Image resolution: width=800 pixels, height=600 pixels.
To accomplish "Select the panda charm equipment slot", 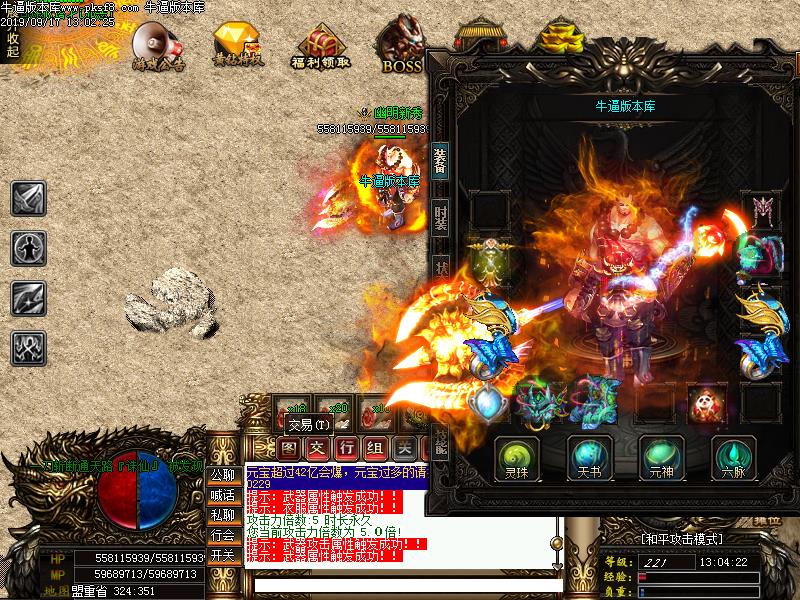I will (x=707, y=402).
